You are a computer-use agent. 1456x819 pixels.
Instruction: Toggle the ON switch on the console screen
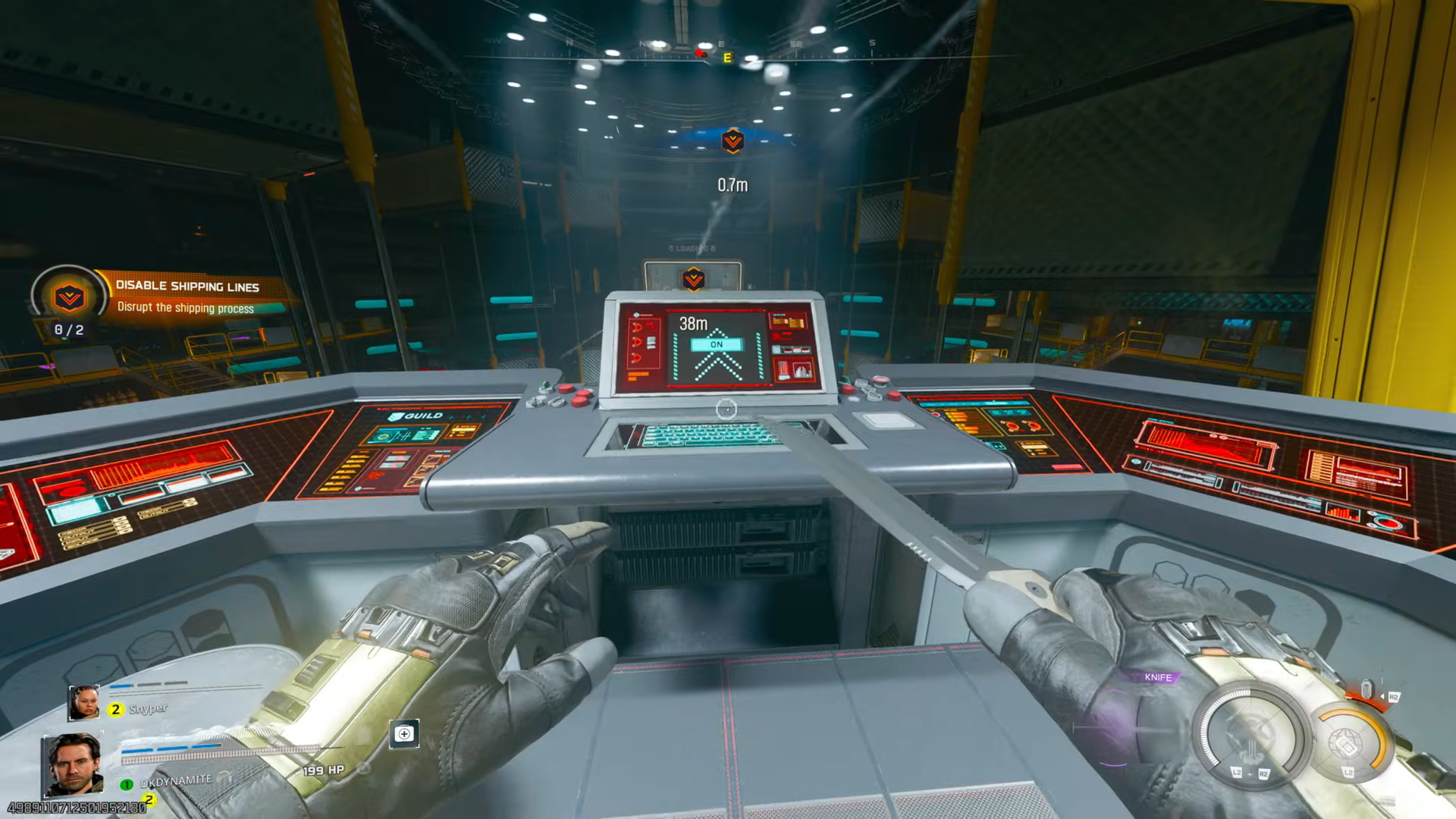[717, 345]
